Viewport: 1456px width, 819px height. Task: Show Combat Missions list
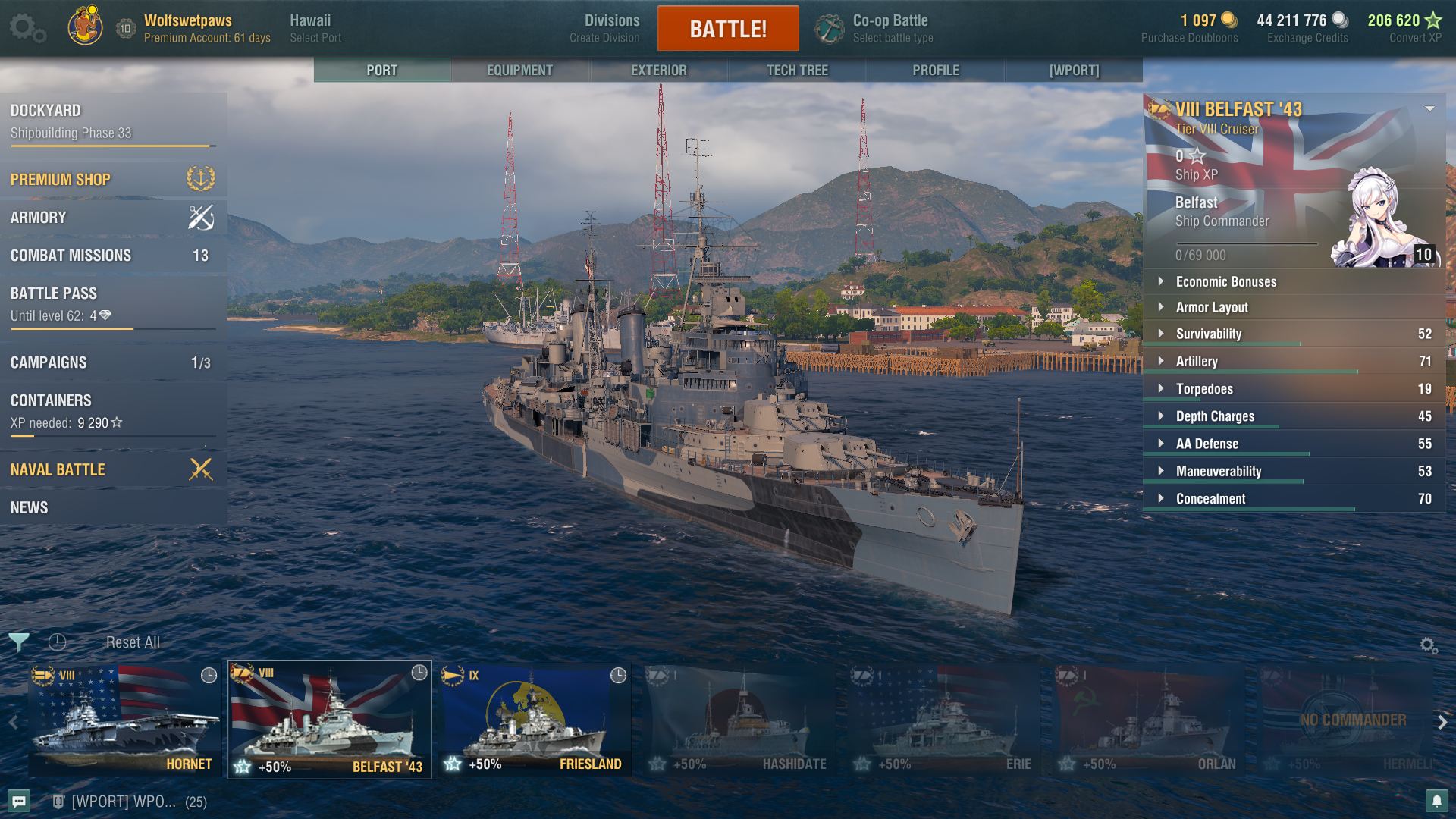click(x=112, y=256)
